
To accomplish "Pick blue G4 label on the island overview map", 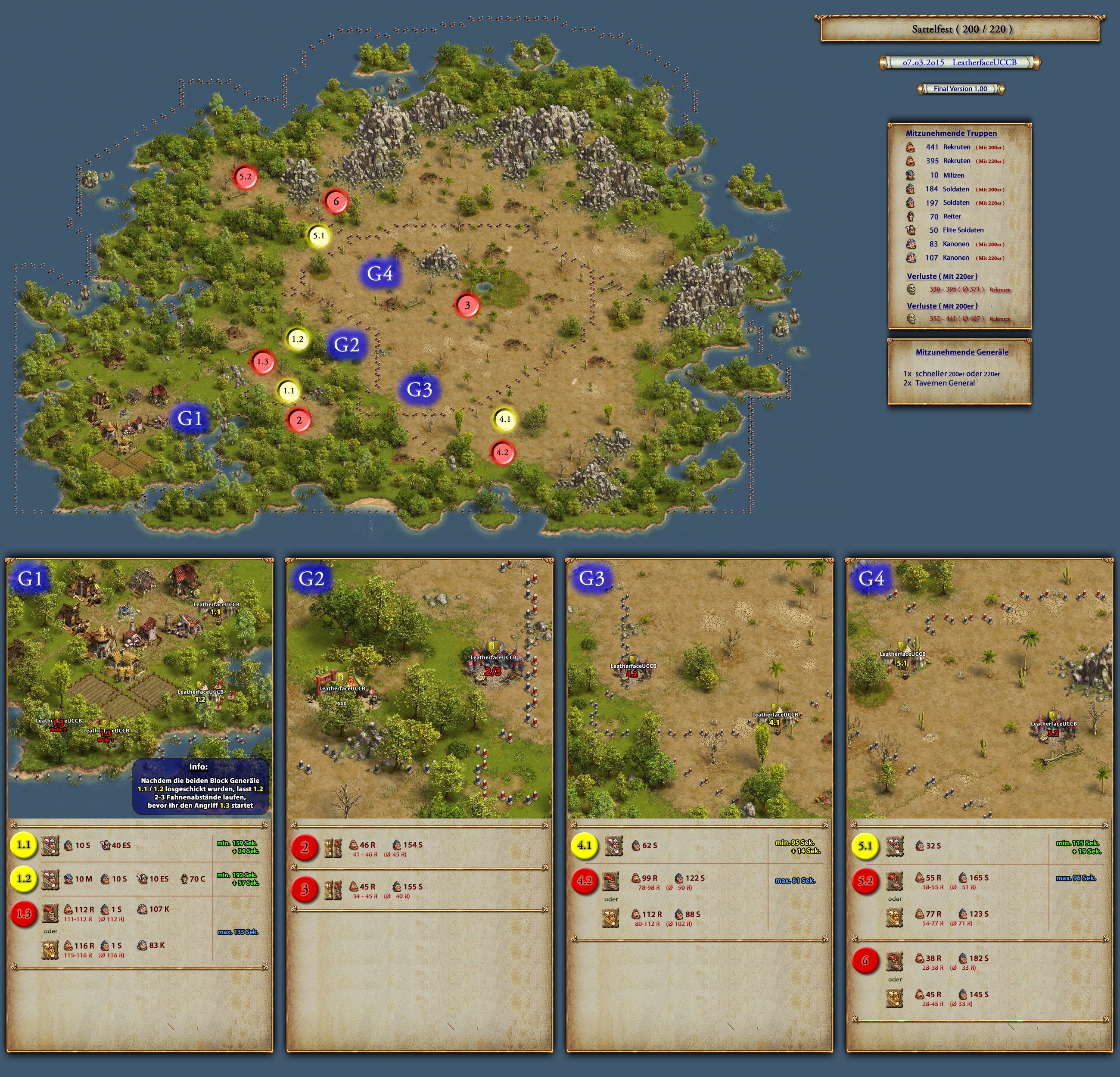I will click(x=380, y=273).
